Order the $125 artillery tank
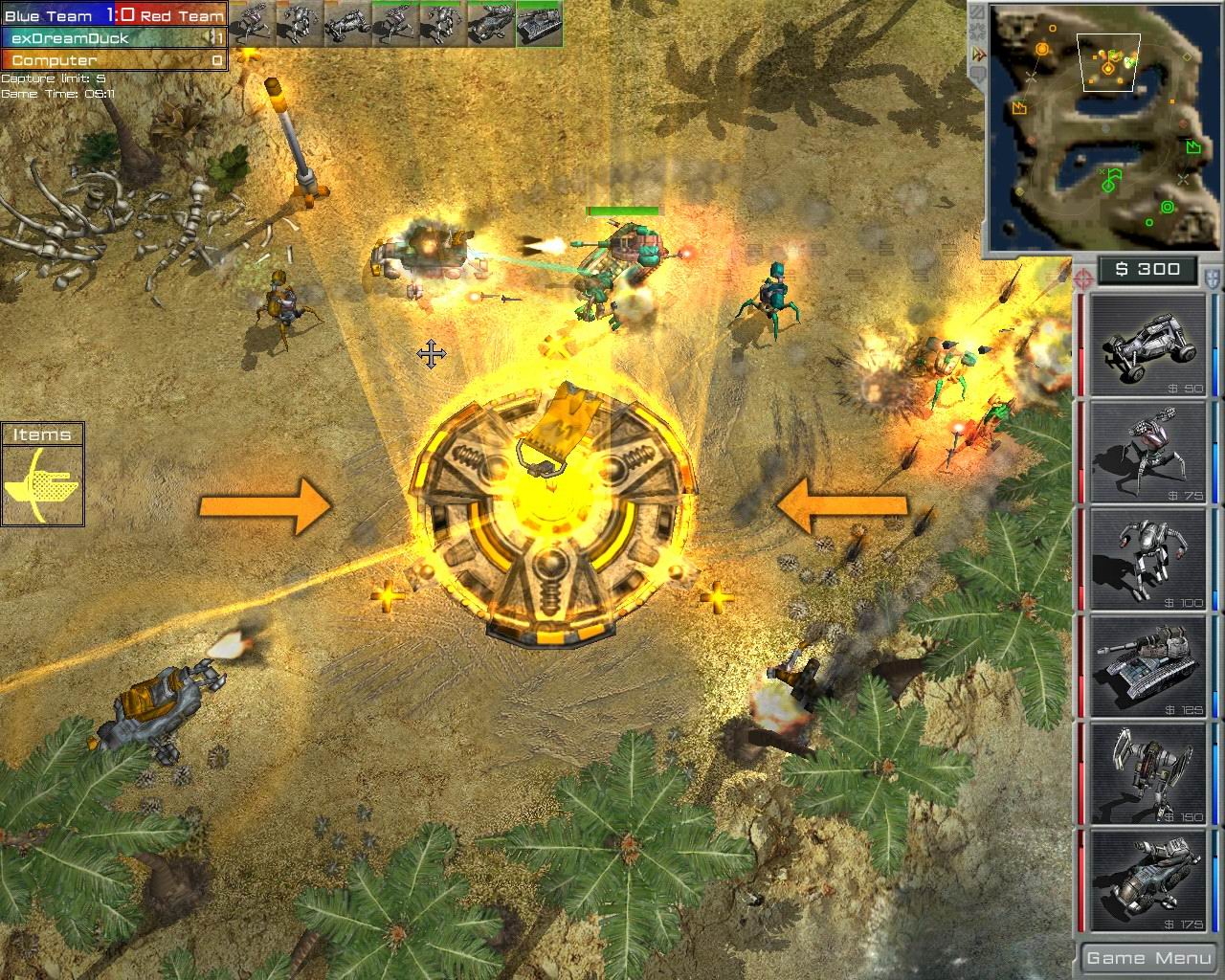1225x980 pixels. click(1144, 665)
